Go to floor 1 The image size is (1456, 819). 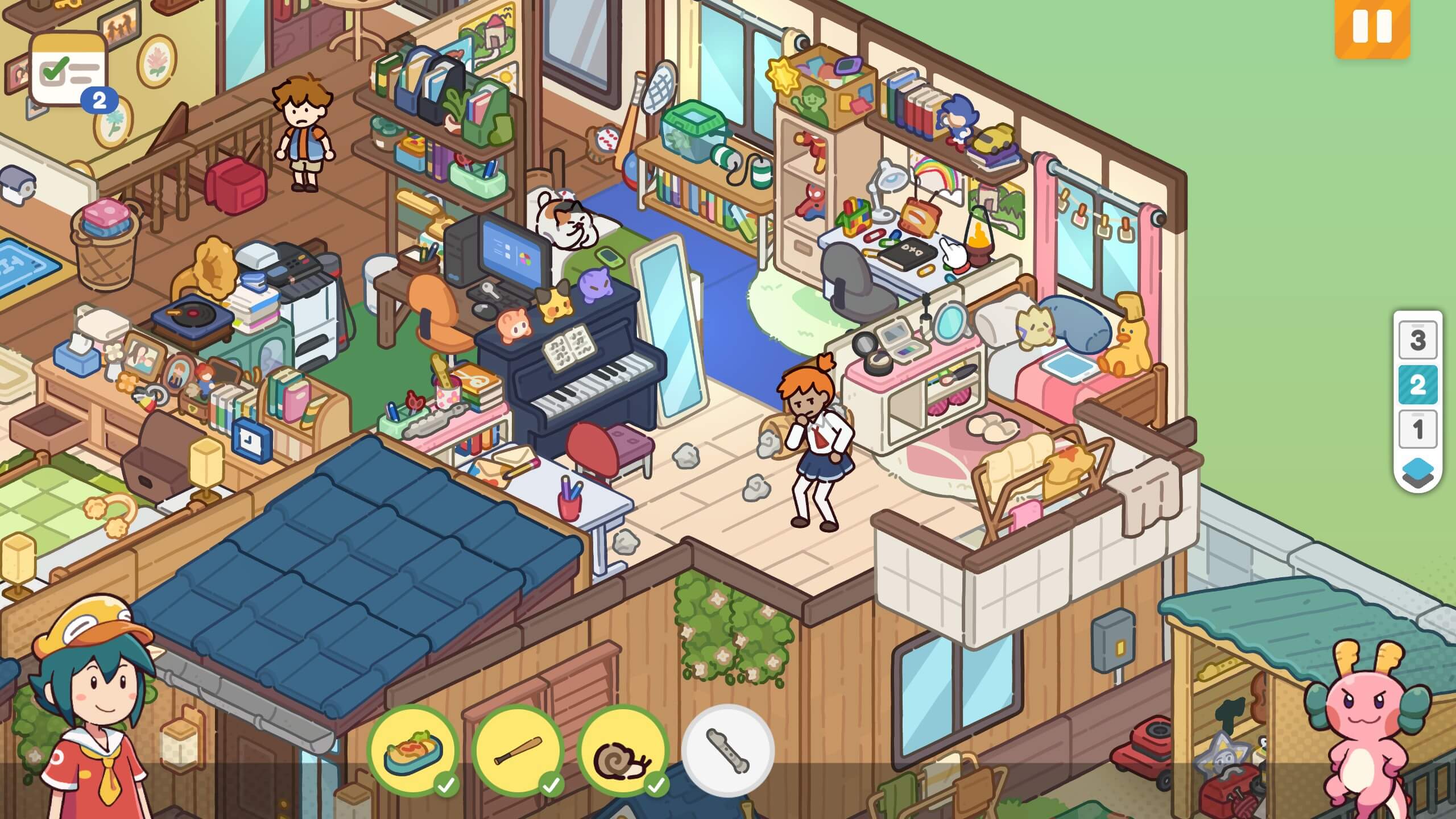(x=1417, y=429)
